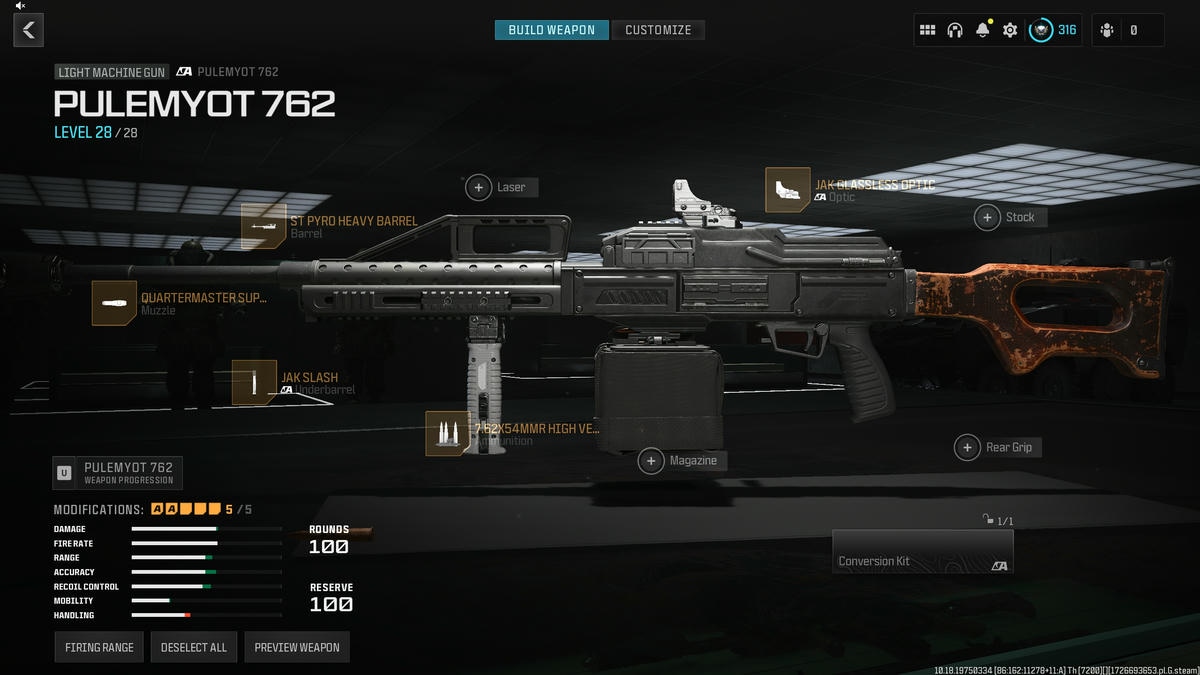View notifications via the bell icon
Screen dimensions: 1200x675
click(982, 30)
